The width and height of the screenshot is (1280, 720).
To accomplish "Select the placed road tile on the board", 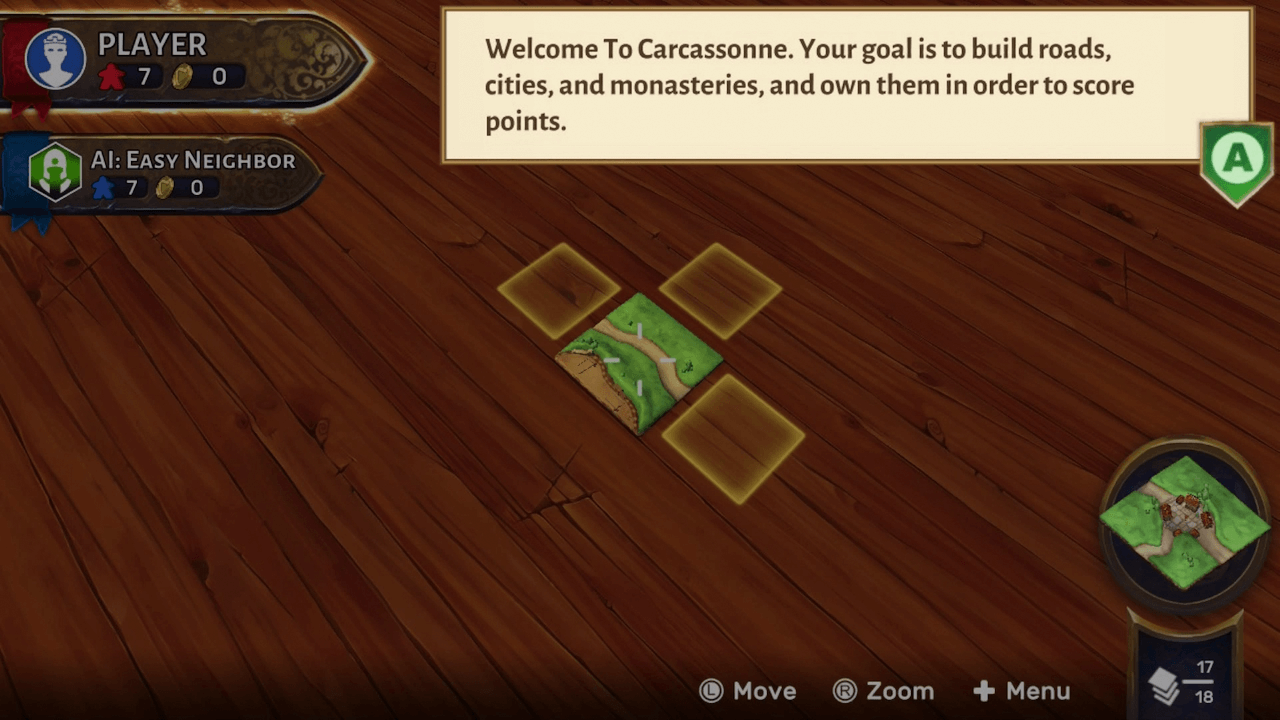I will point(639,363).
